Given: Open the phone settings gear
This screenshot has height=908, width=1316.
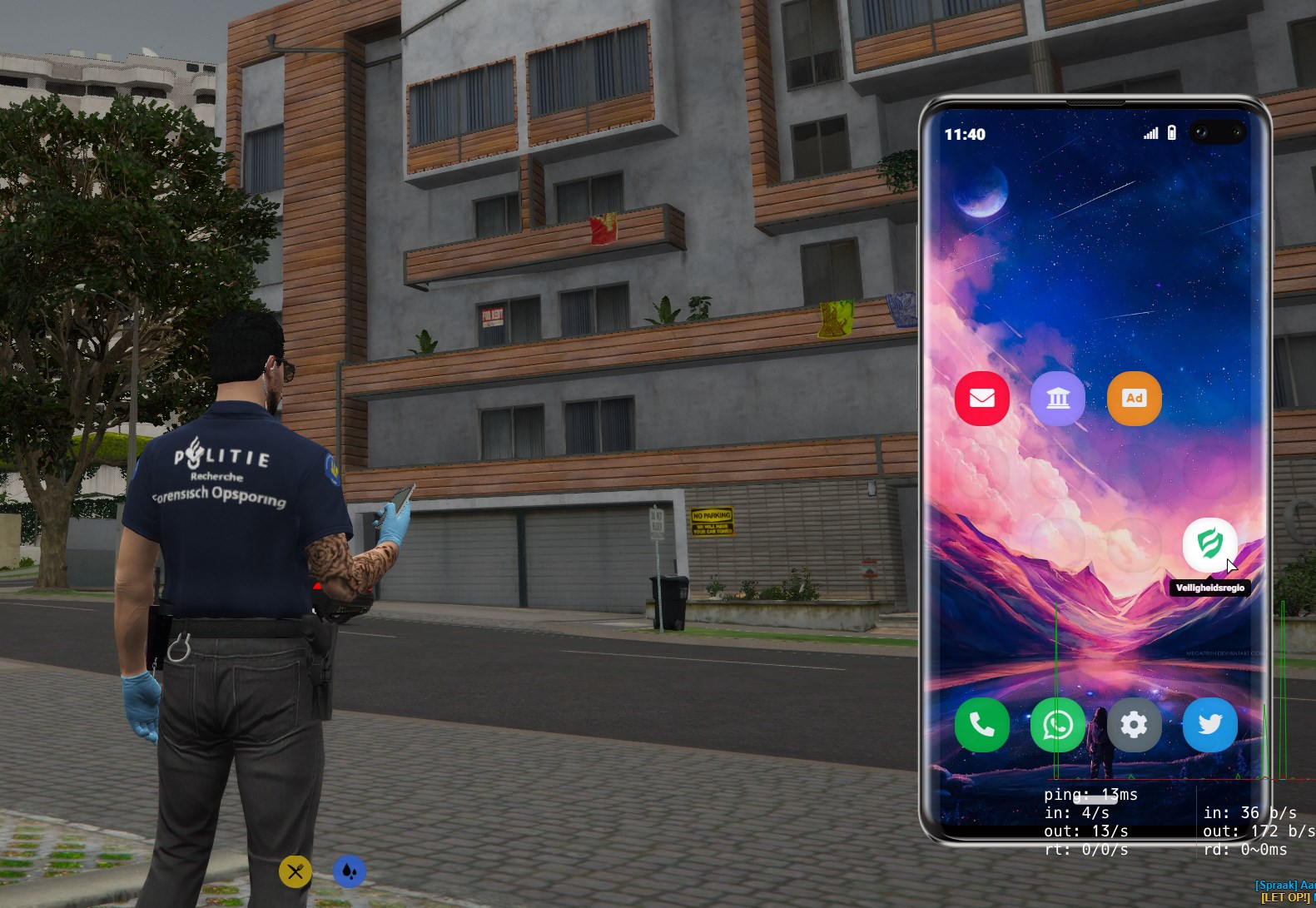Looking at the screenshot, I should point(1134,725).
